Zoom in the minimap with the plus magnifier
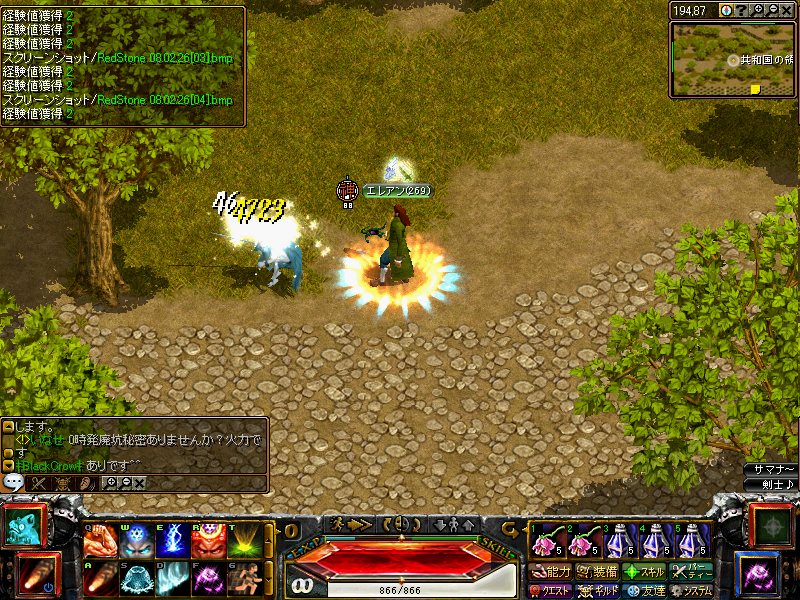Image resolution: width=800 pixels, height=600 pixels. (758, 10)
